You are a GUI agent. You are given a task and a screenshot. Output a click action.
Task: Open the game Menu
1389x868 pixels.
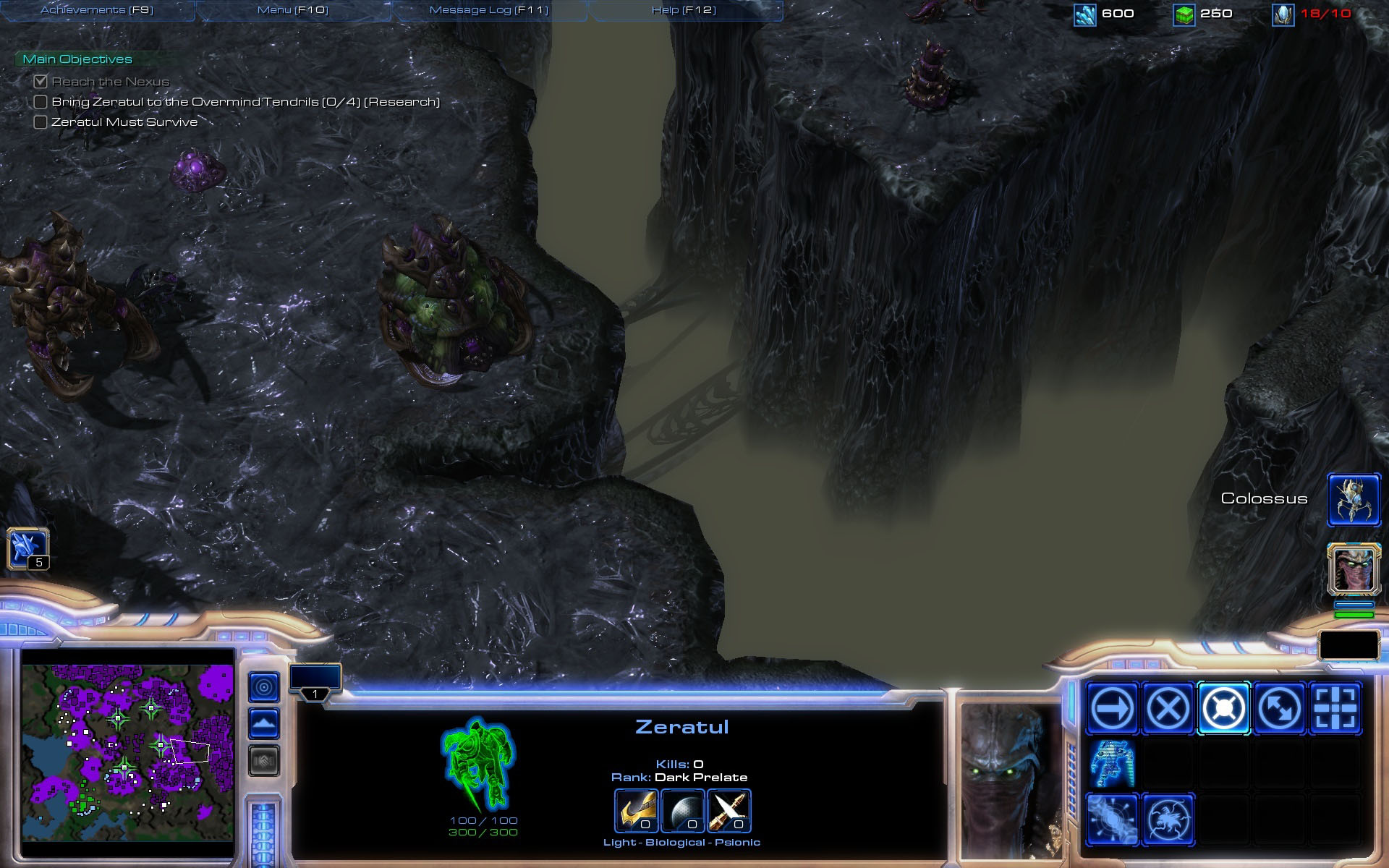292,10
